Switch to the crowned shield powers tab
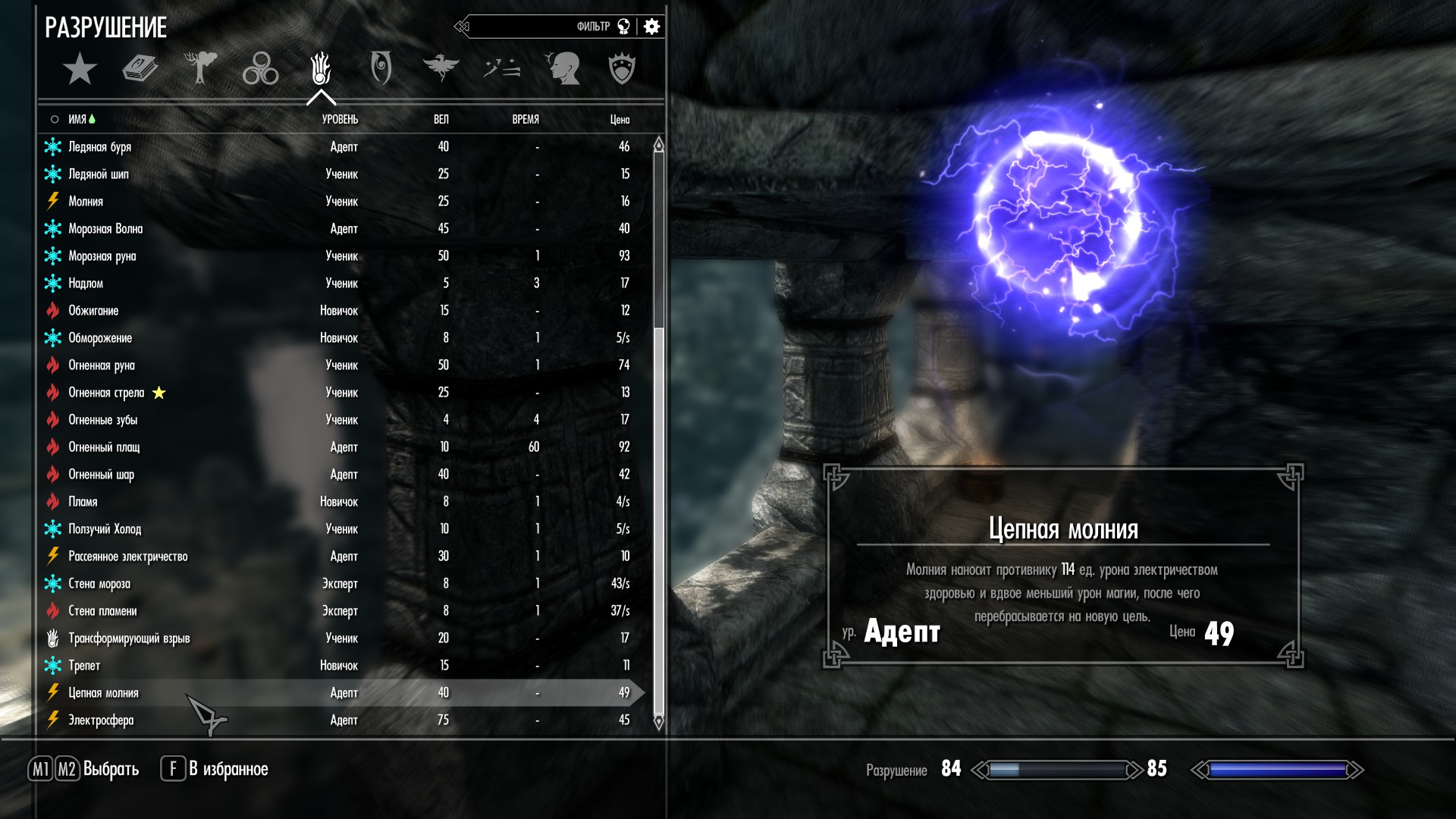The height and width of the screenshot is (819, 1456). pyautogui.click(x=622, y=69)
